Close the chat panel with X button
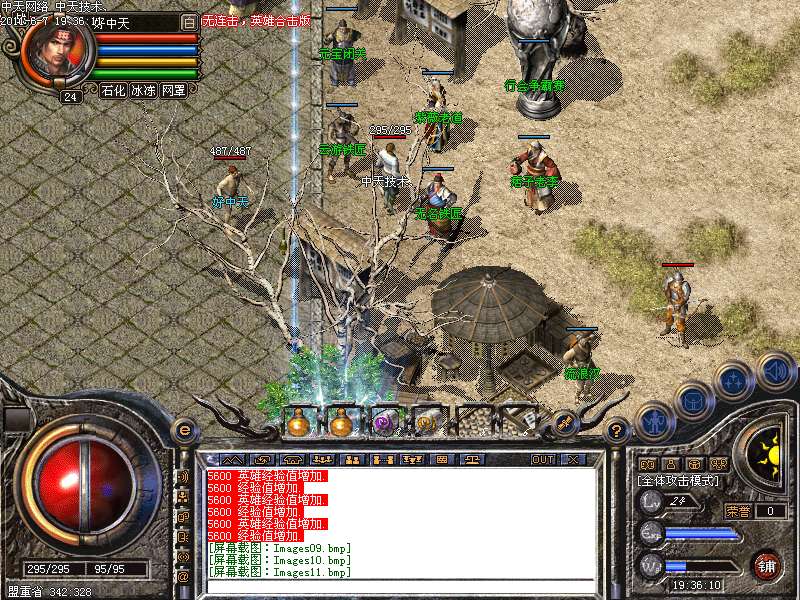 (573, 460)
